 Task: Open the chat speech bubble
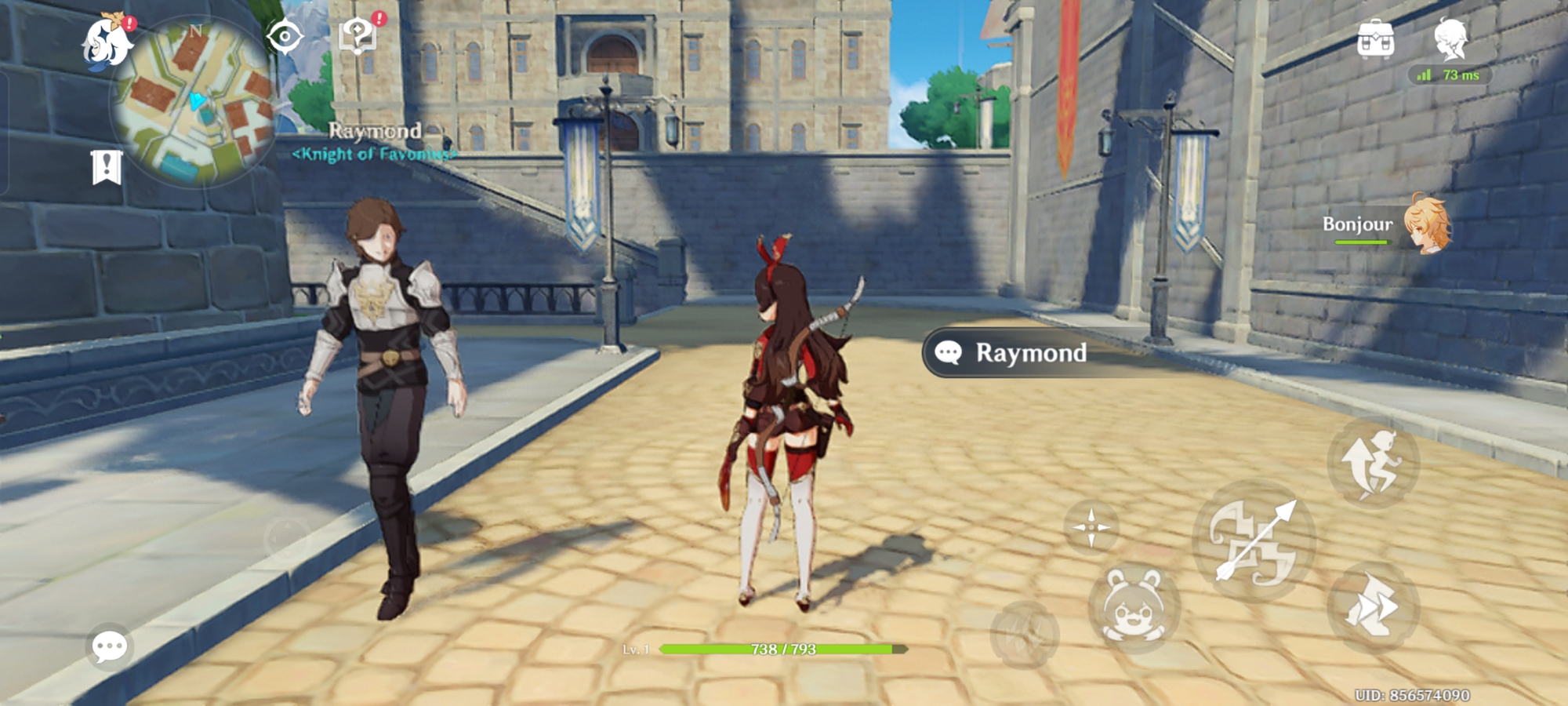tap(109, 646)
